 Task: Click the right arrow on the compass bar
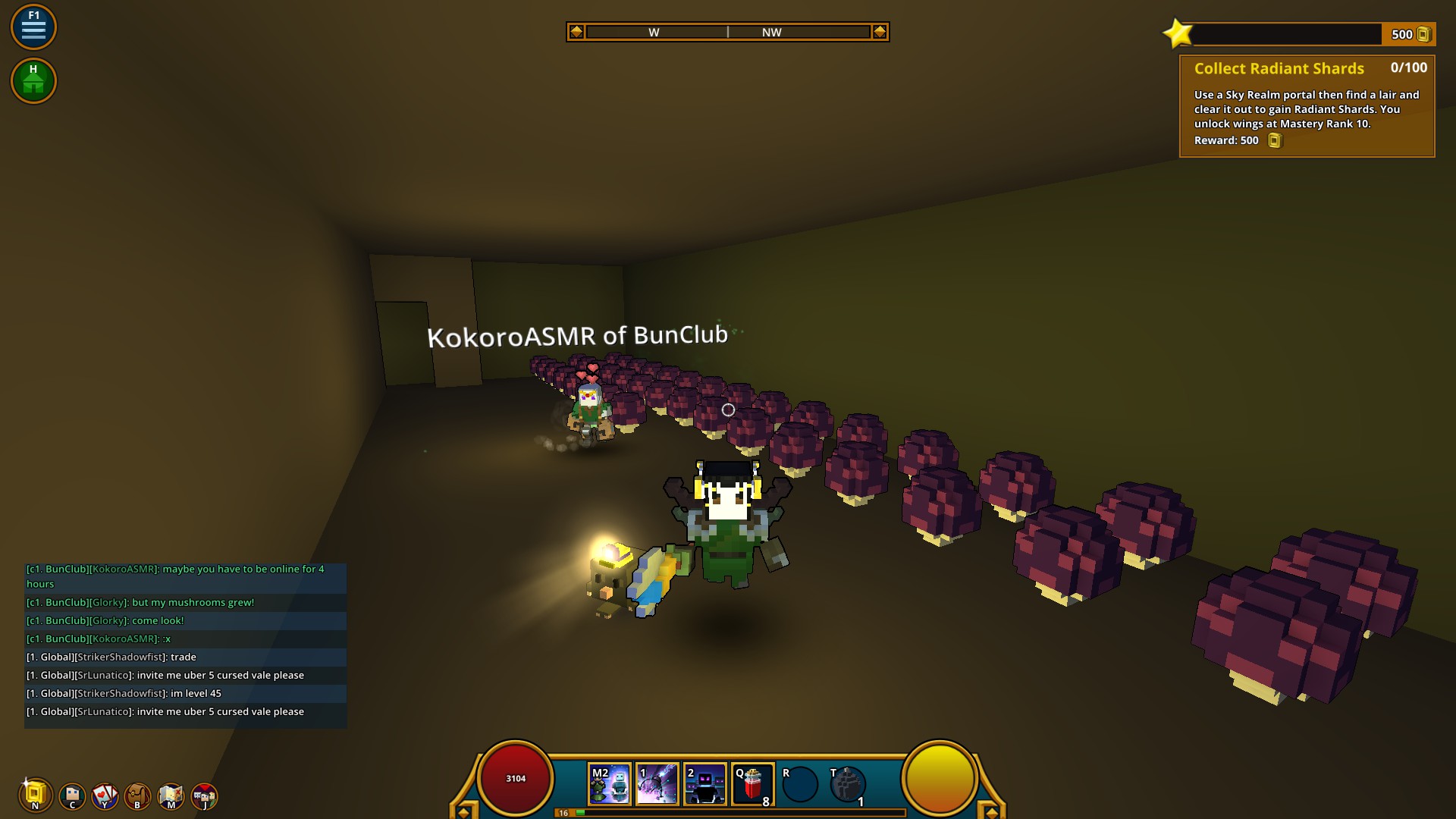click(x=880, y=32)
